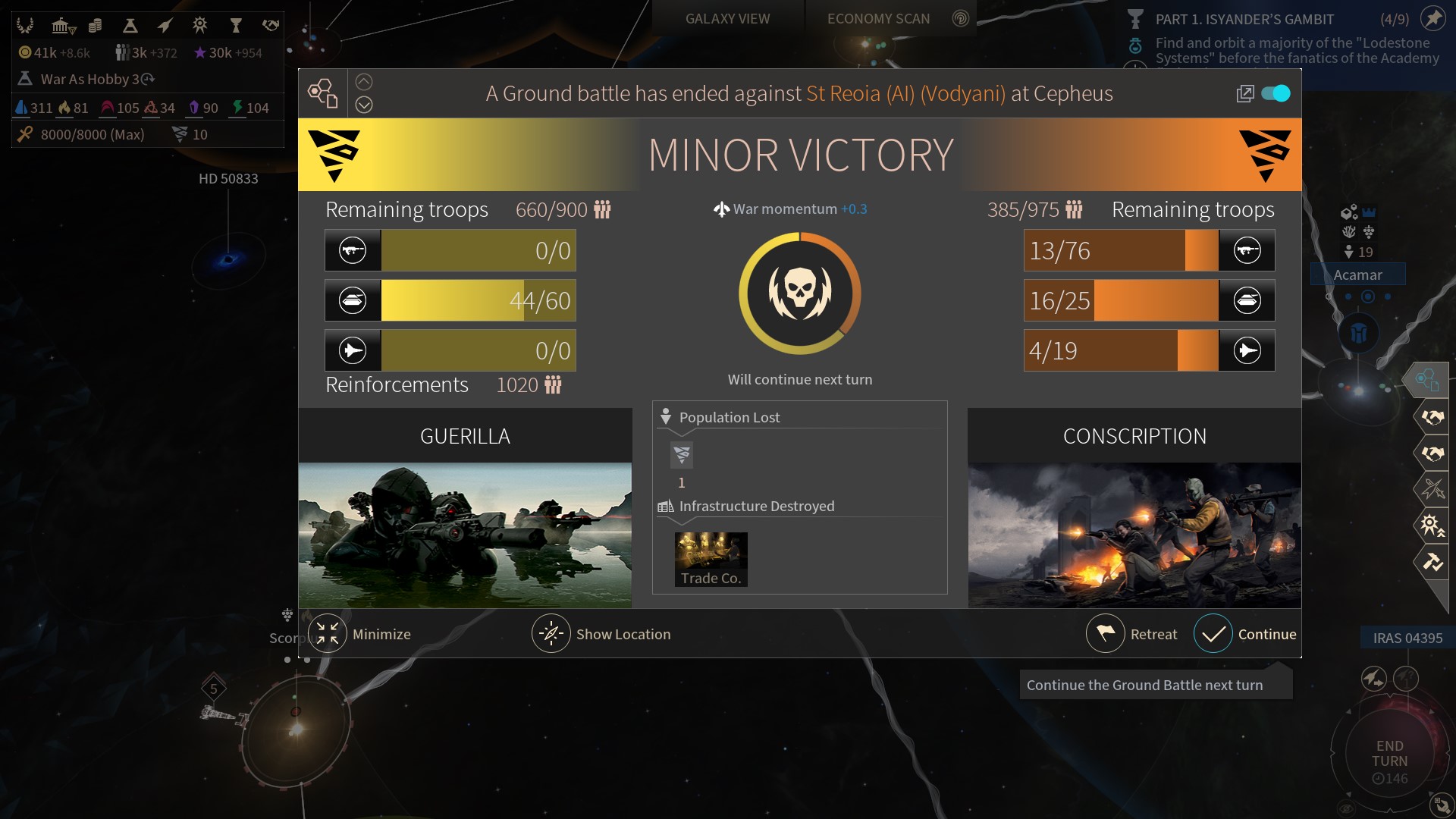
Task: Open the Isyander's Gambit quest tracker
Action: (x=1244, y=20)
